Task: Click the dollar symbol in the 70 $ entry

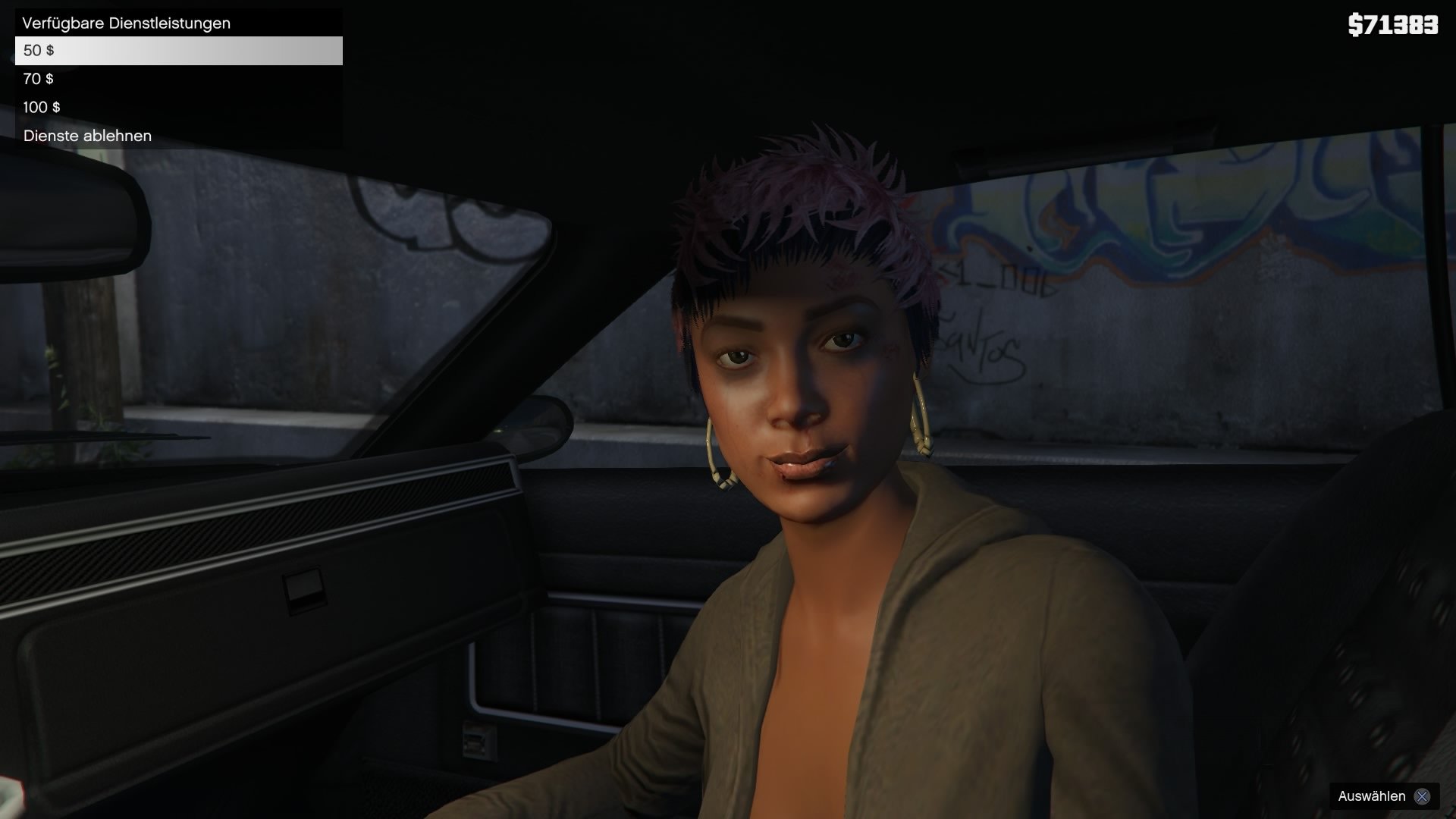Action: pyautogui.click(x=51, y=79)
